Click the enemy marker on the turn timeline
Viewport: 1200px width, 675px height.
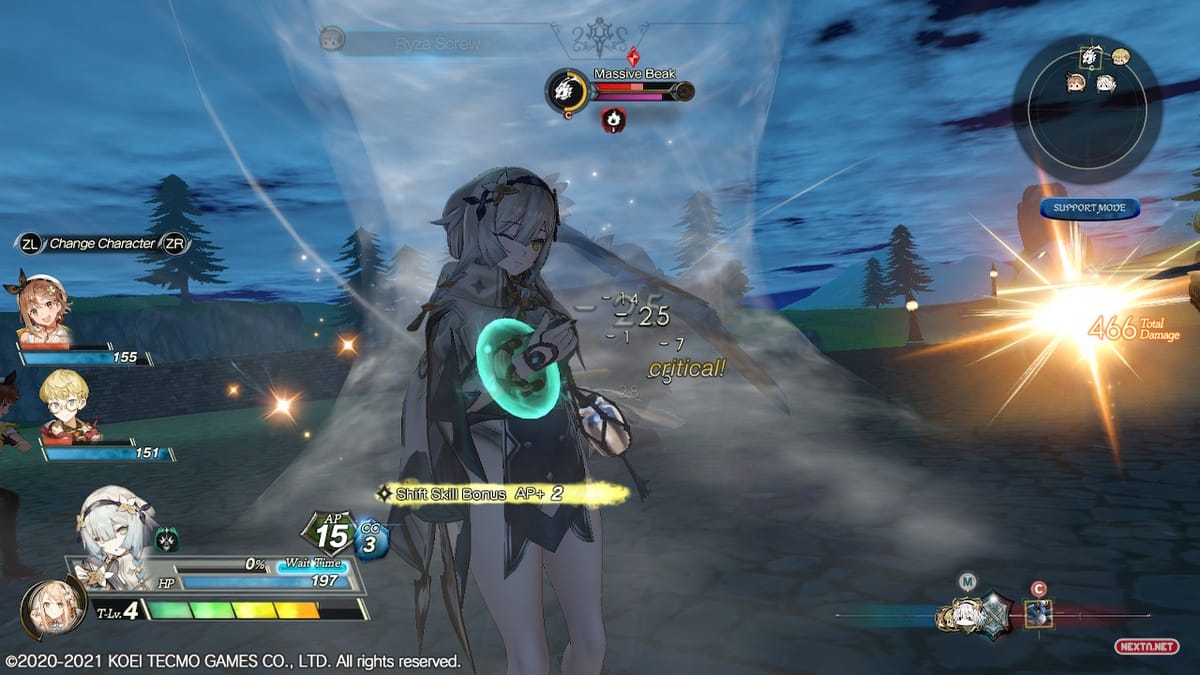pos(1038,613)
